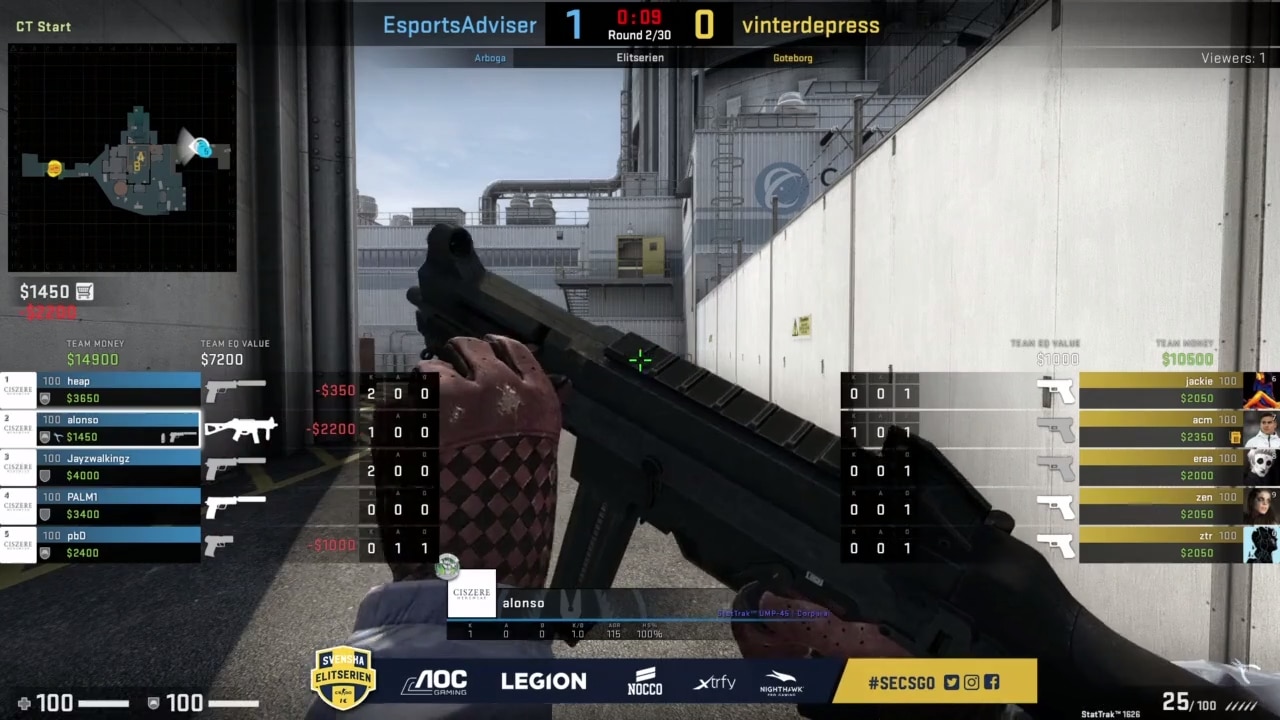Click the helmet armor icon beside heap's name
Image resolution: width=1280 pixels, height=720 pixels.
44,398
